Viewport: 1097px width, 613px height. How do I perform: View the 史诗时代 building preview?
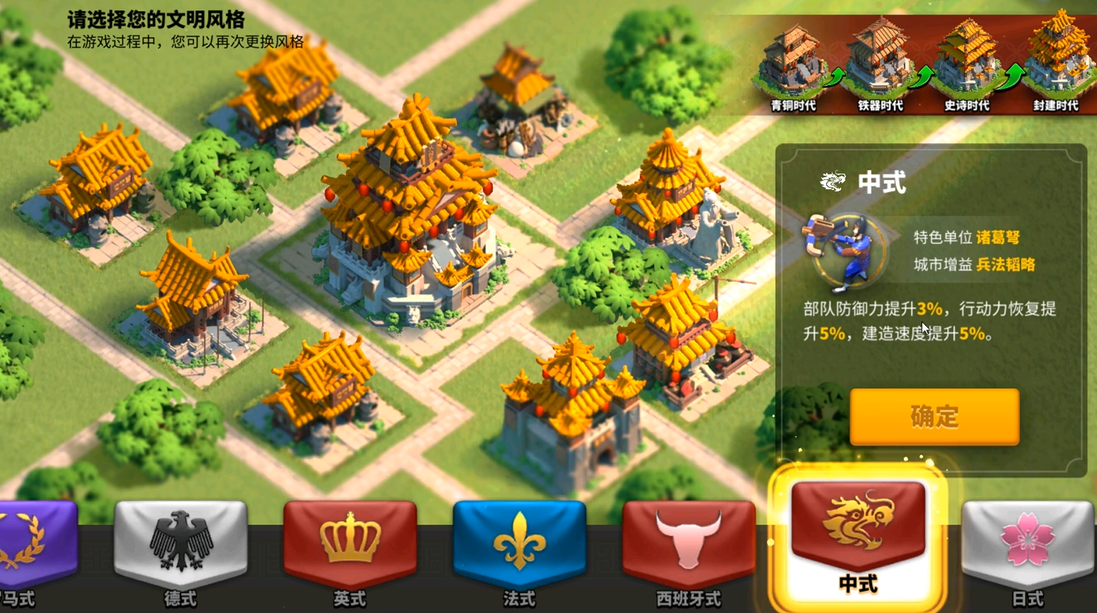coord(966,58)
